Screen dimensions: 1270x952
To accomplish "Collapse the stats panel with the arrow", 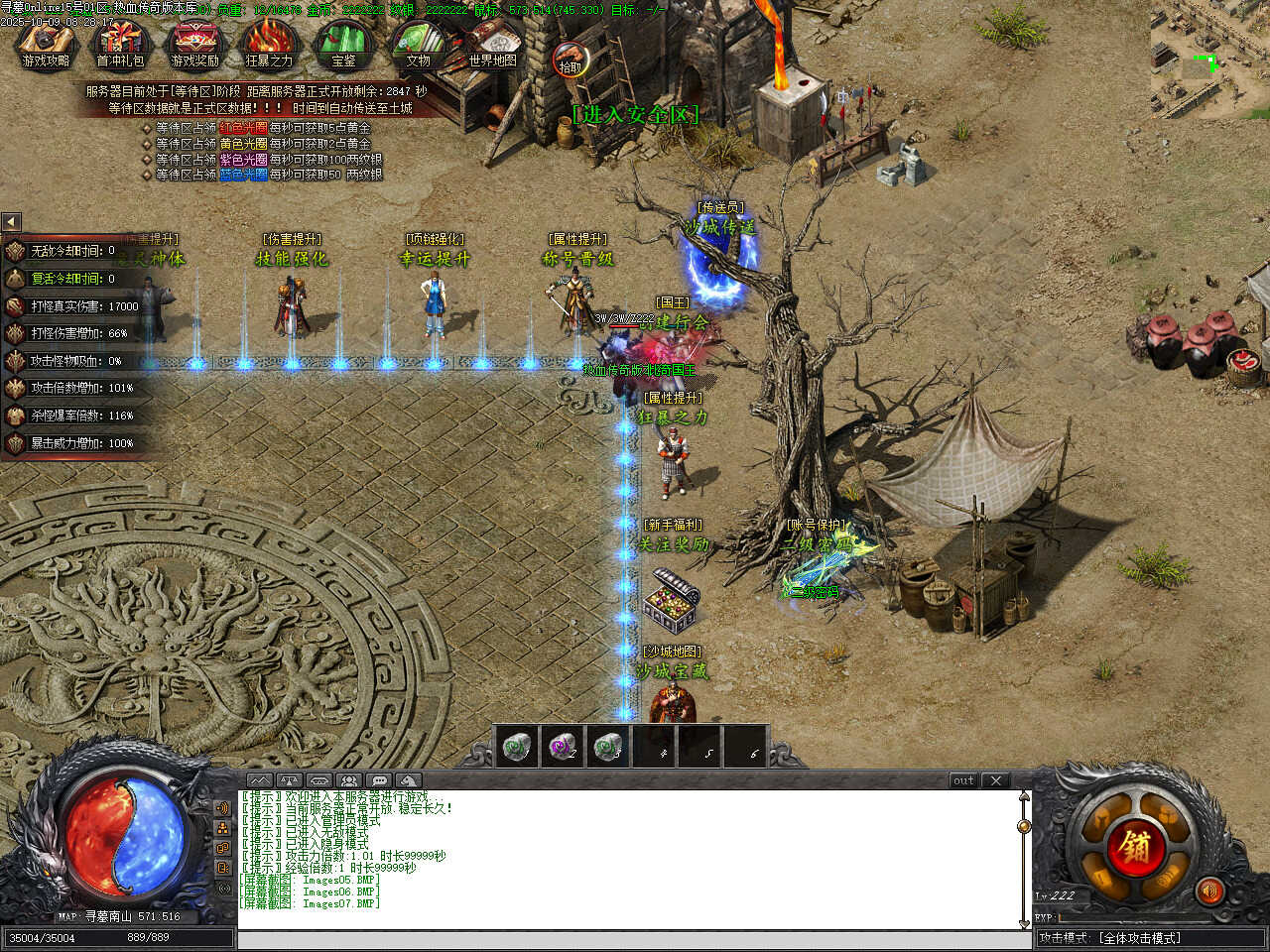I will 11,222.
